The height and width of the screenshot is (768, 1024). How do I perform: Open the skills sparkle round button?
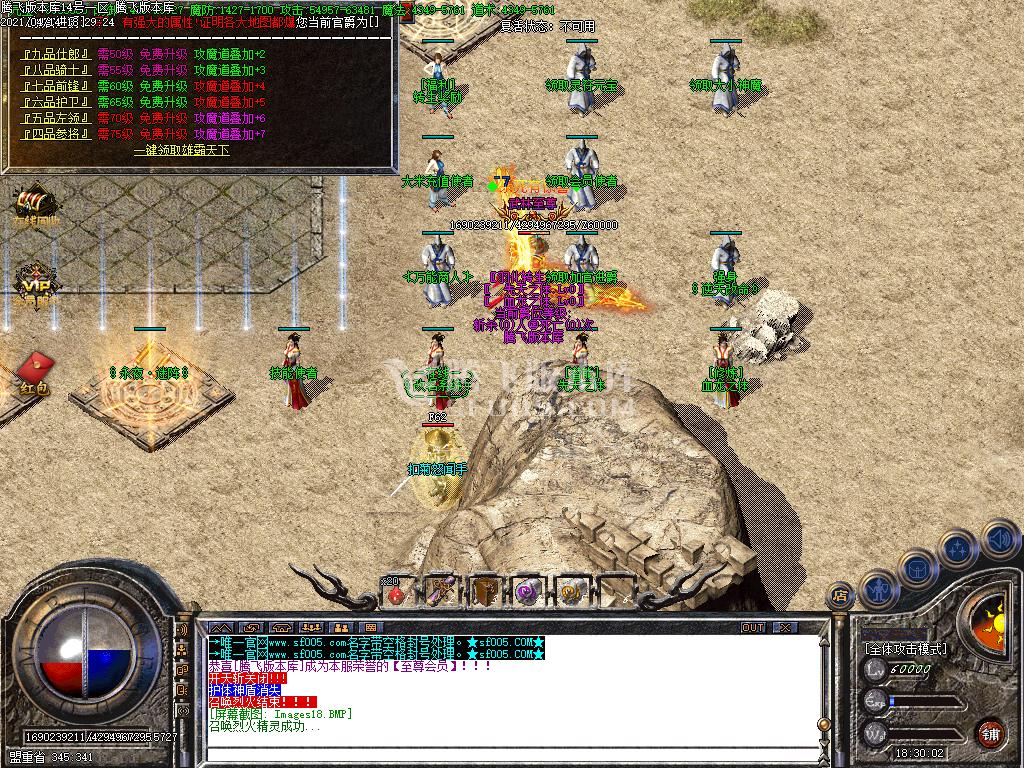coord(958,549)
